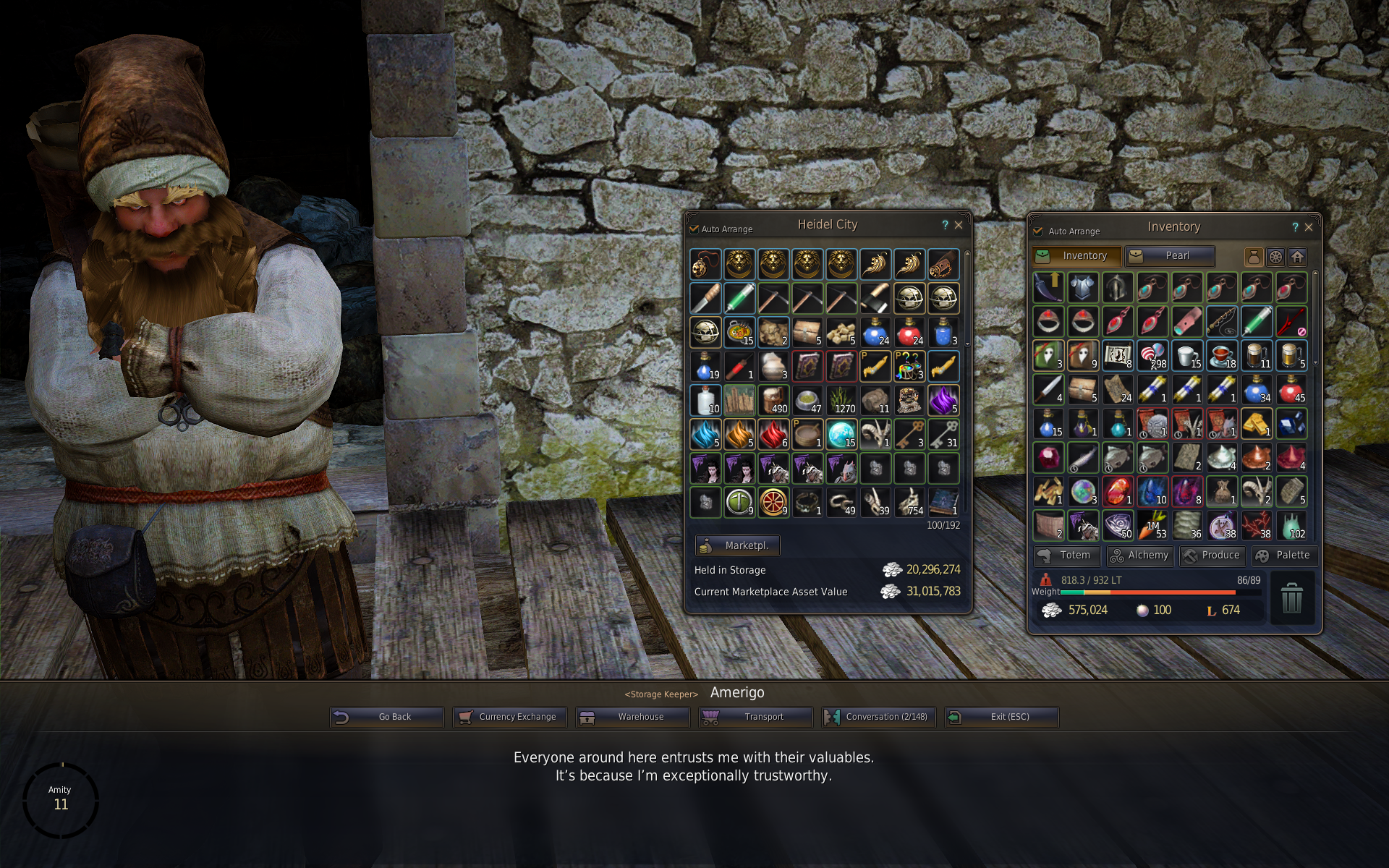Open the Currency Exchange
Image resolution: width=1389 pixels, height=868 pixels.
[509, 717]
